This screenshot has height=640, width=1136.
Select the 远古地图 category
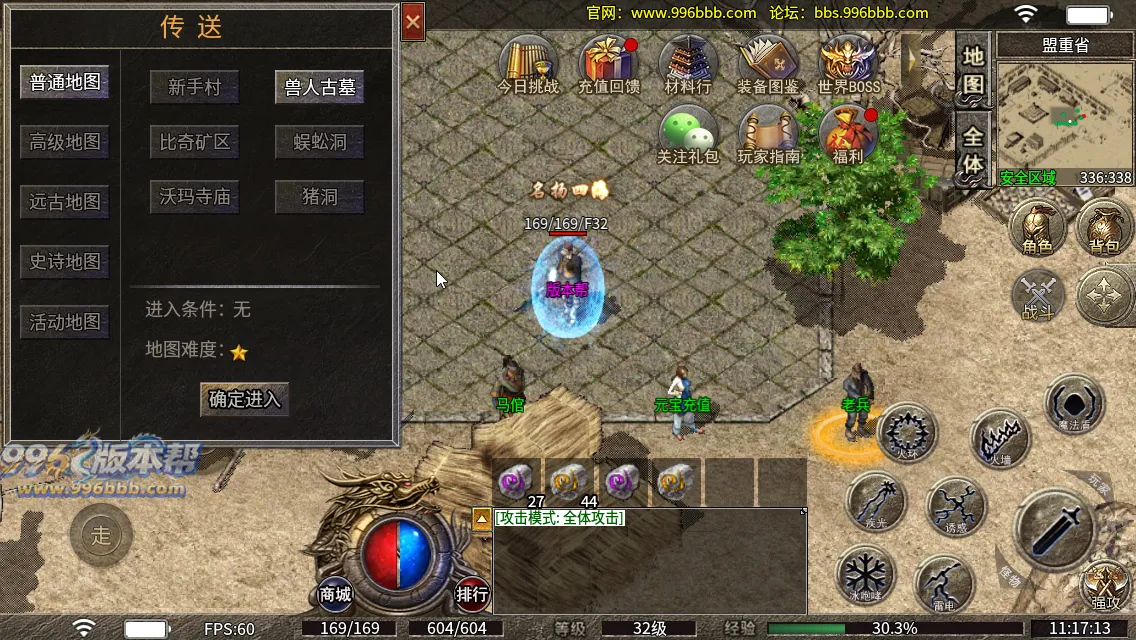click(x=65, y=202)
